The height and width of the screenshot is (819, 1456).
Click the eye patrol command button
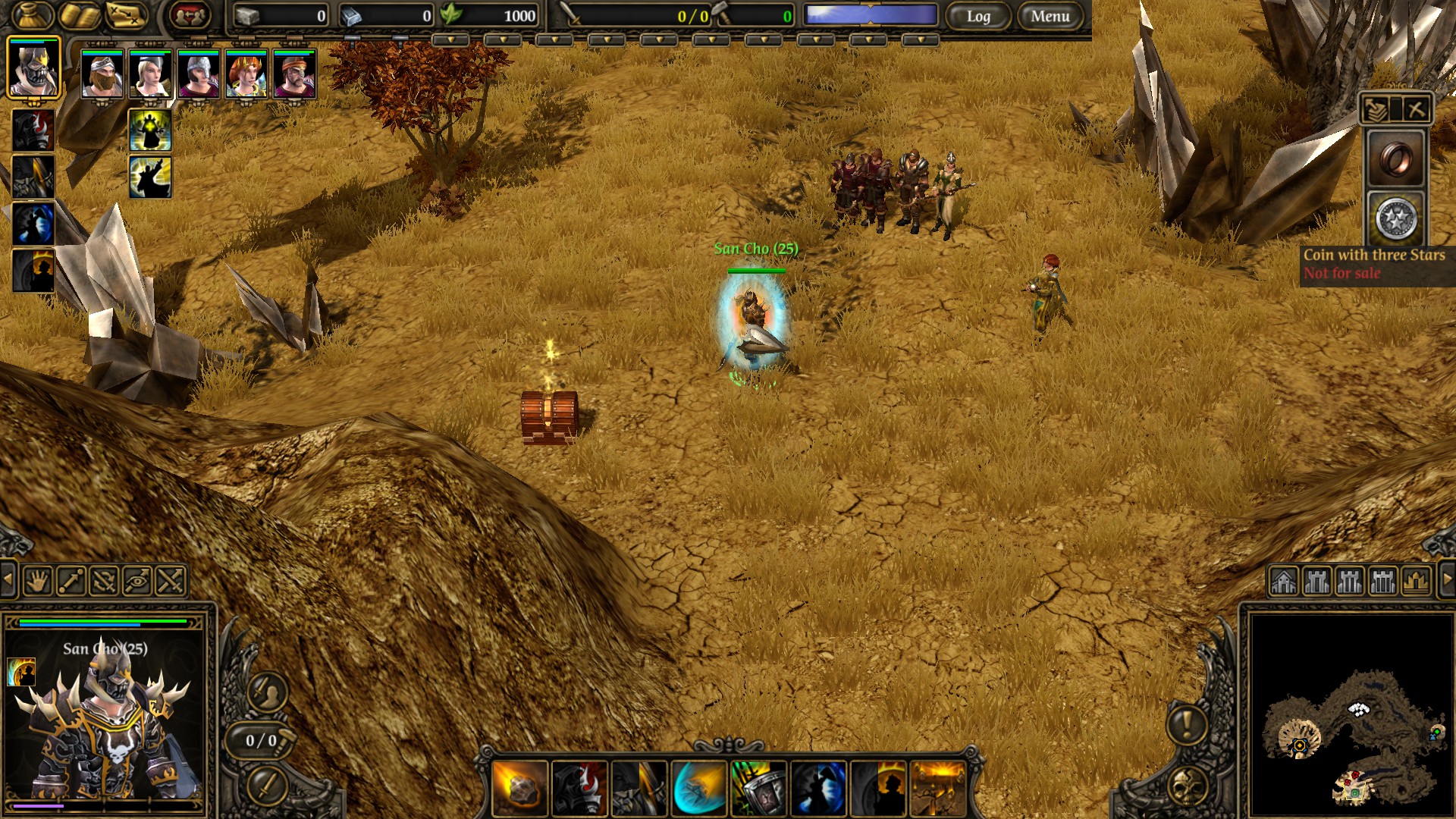click(x=137, y=582)
